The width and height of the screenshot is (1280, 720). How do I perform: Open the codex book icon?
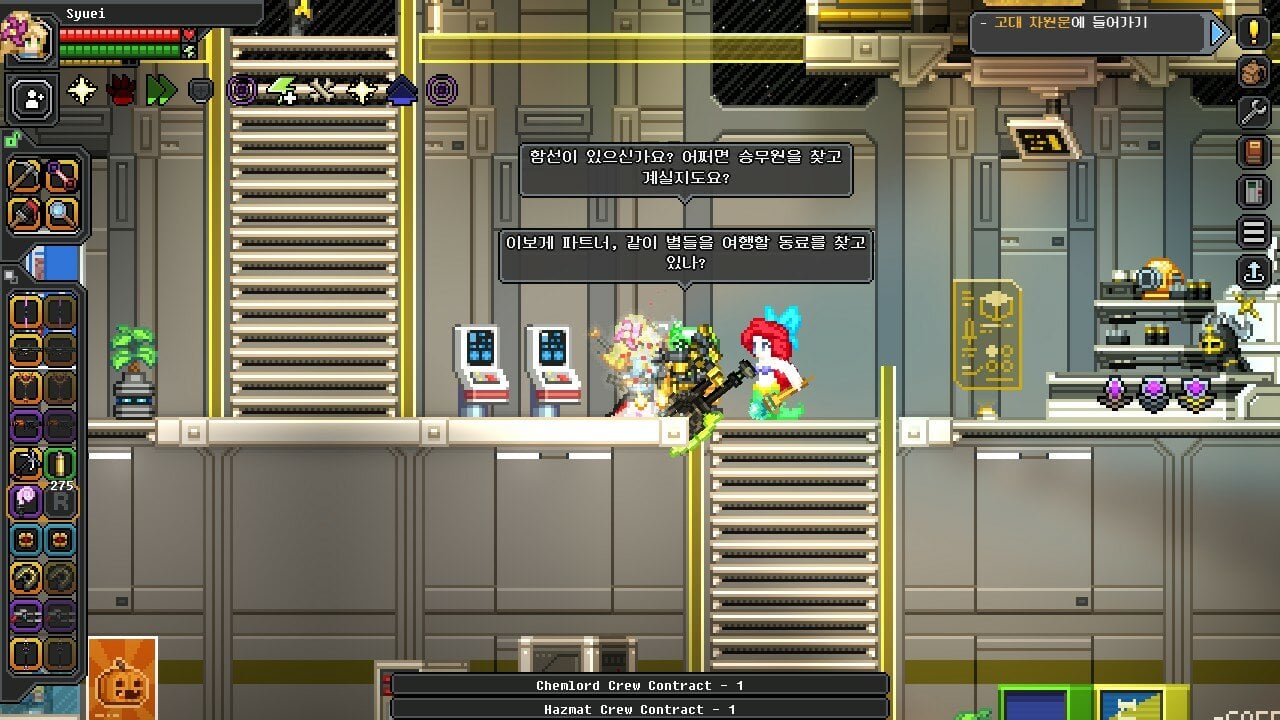pyautogui.click(x=1254, y=152)
